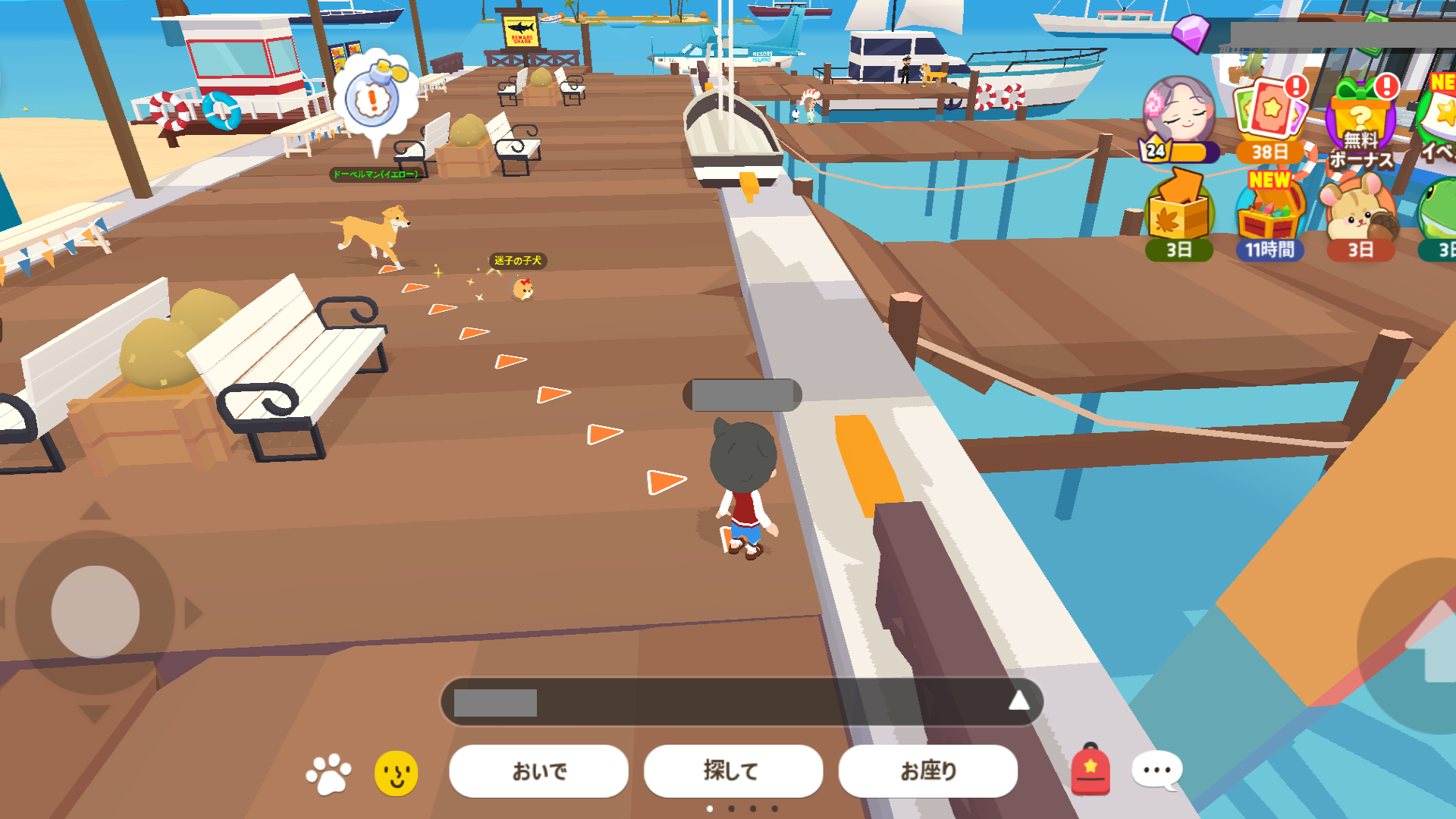Open the red backpack inventory

point(1090,770)
